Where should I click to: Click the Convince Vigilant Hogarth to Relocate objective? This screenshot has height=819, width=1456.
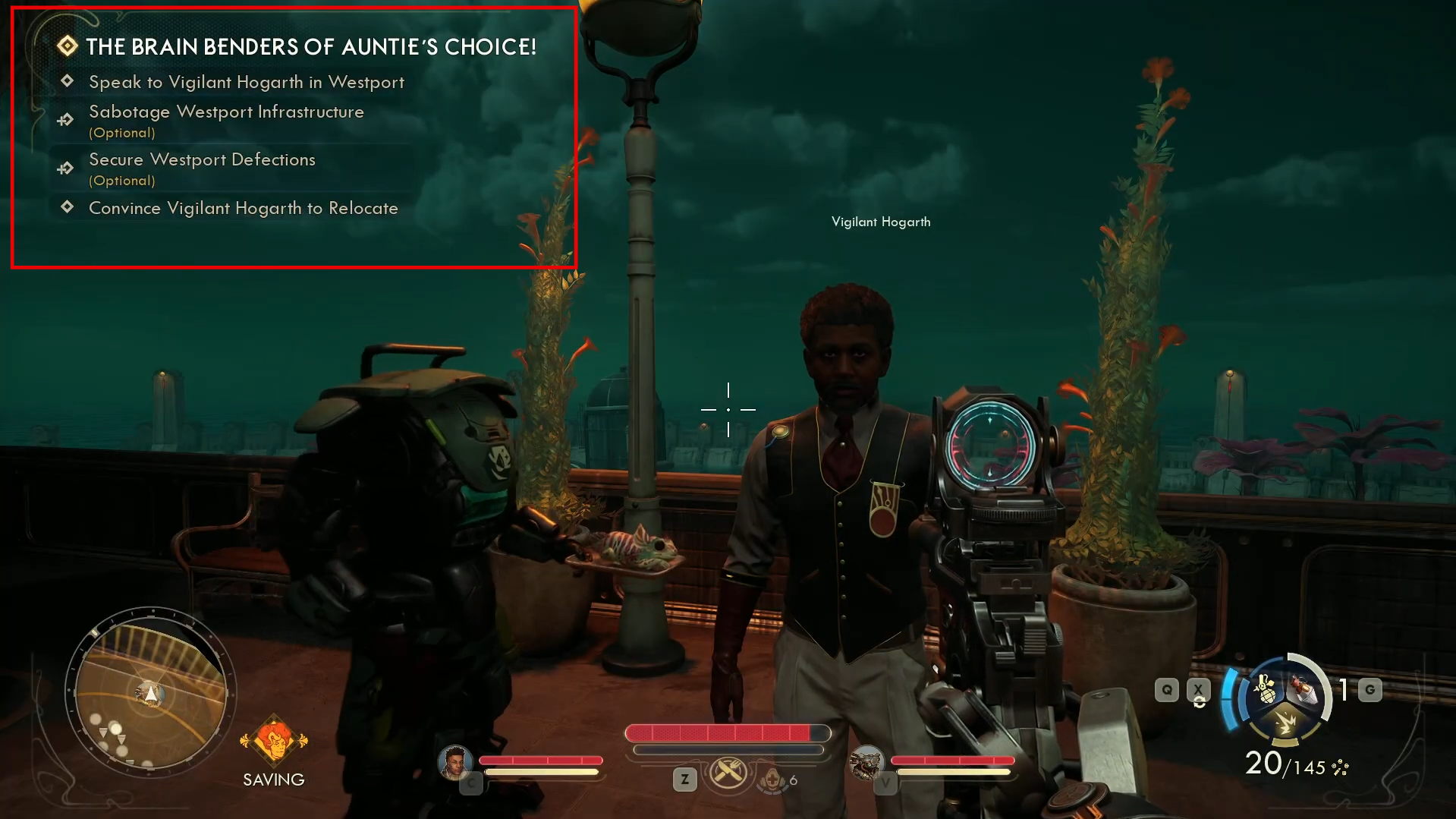click(x=243, y=208)
